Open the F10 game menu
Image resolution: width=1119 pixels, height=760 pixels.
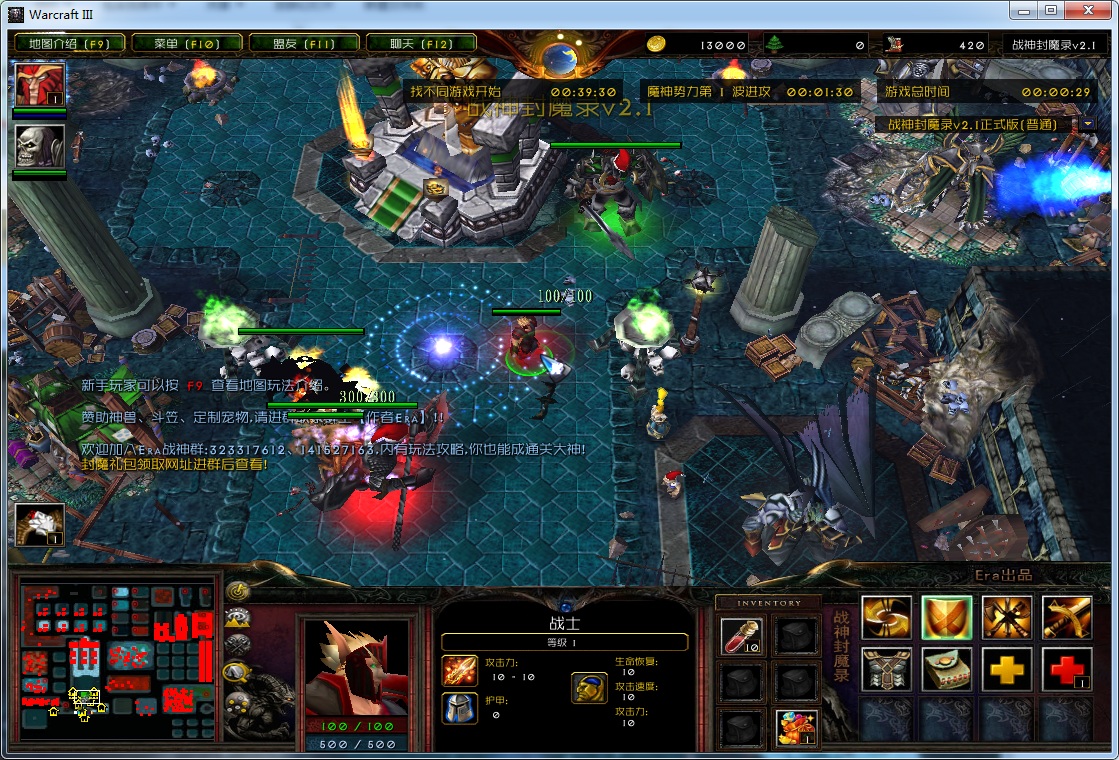[x=186, y=44]
